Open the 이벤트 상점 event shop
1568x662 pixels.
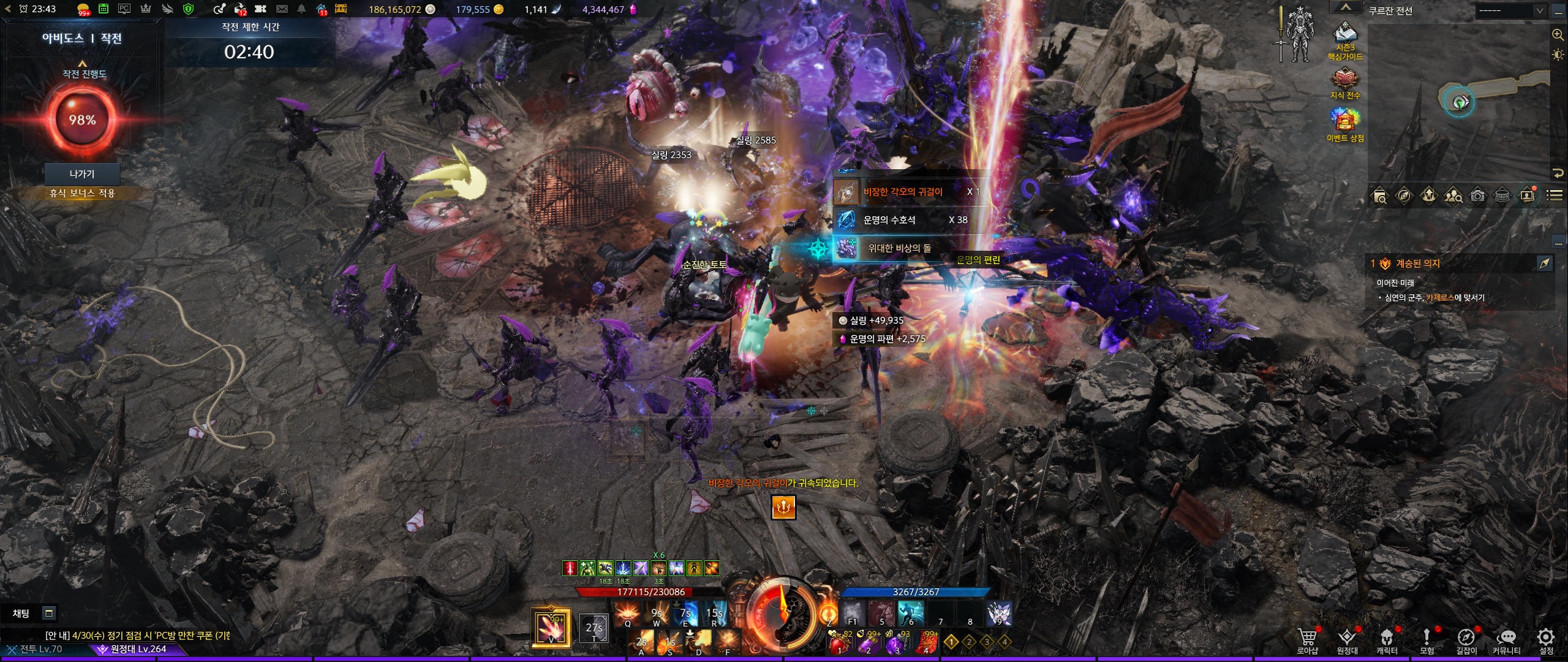pyautogui.click(x=1345, y=124)
